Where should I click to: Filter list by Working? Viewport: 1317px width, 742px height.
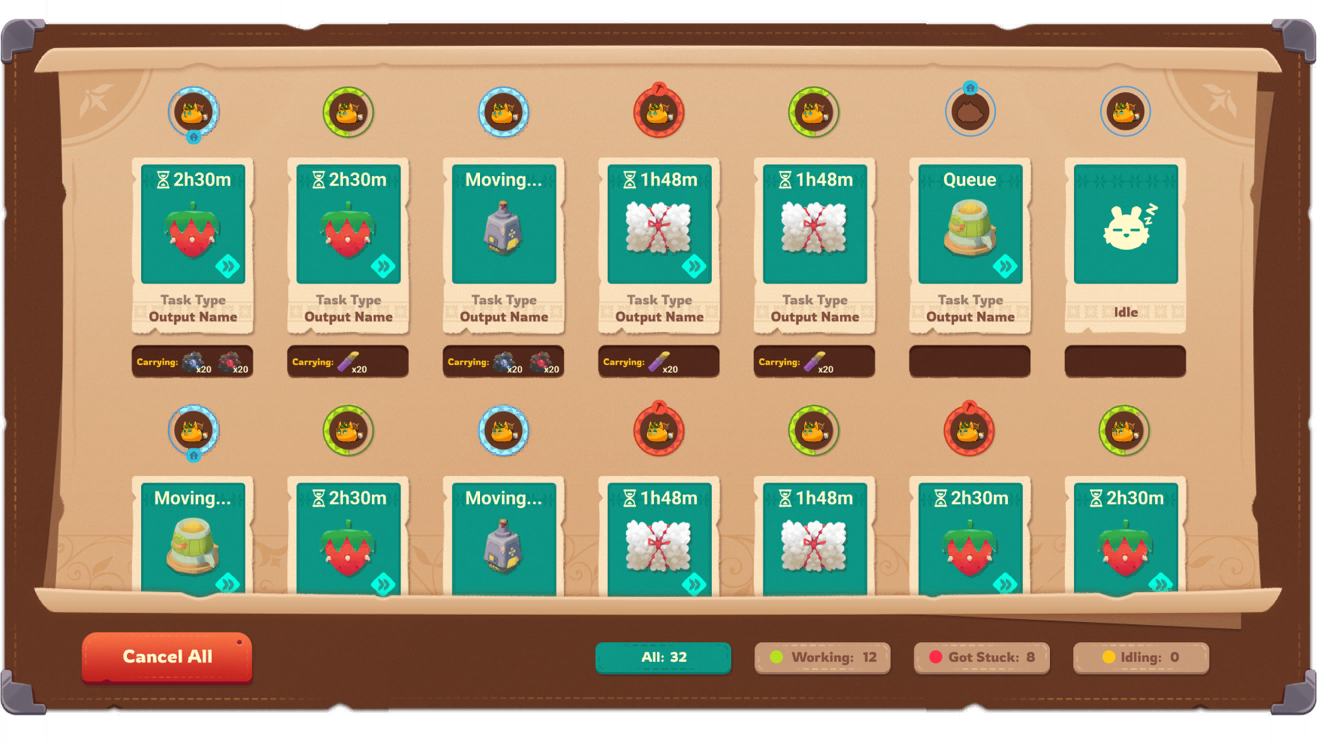[x=822, y=657]
